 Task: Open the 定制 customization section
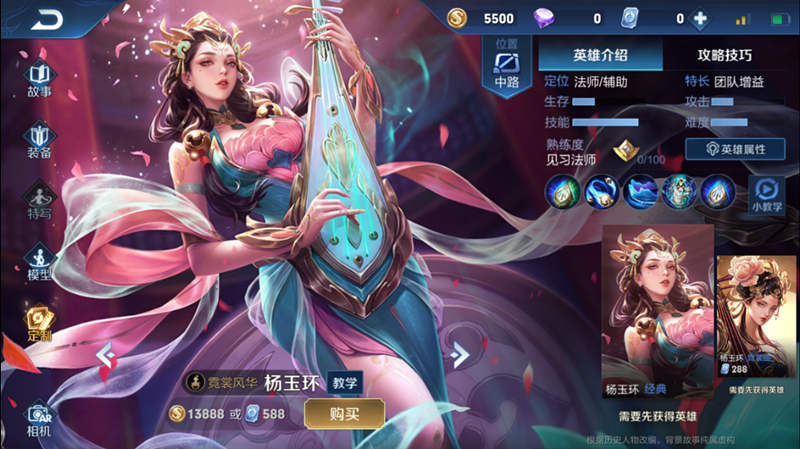point(39,324)
